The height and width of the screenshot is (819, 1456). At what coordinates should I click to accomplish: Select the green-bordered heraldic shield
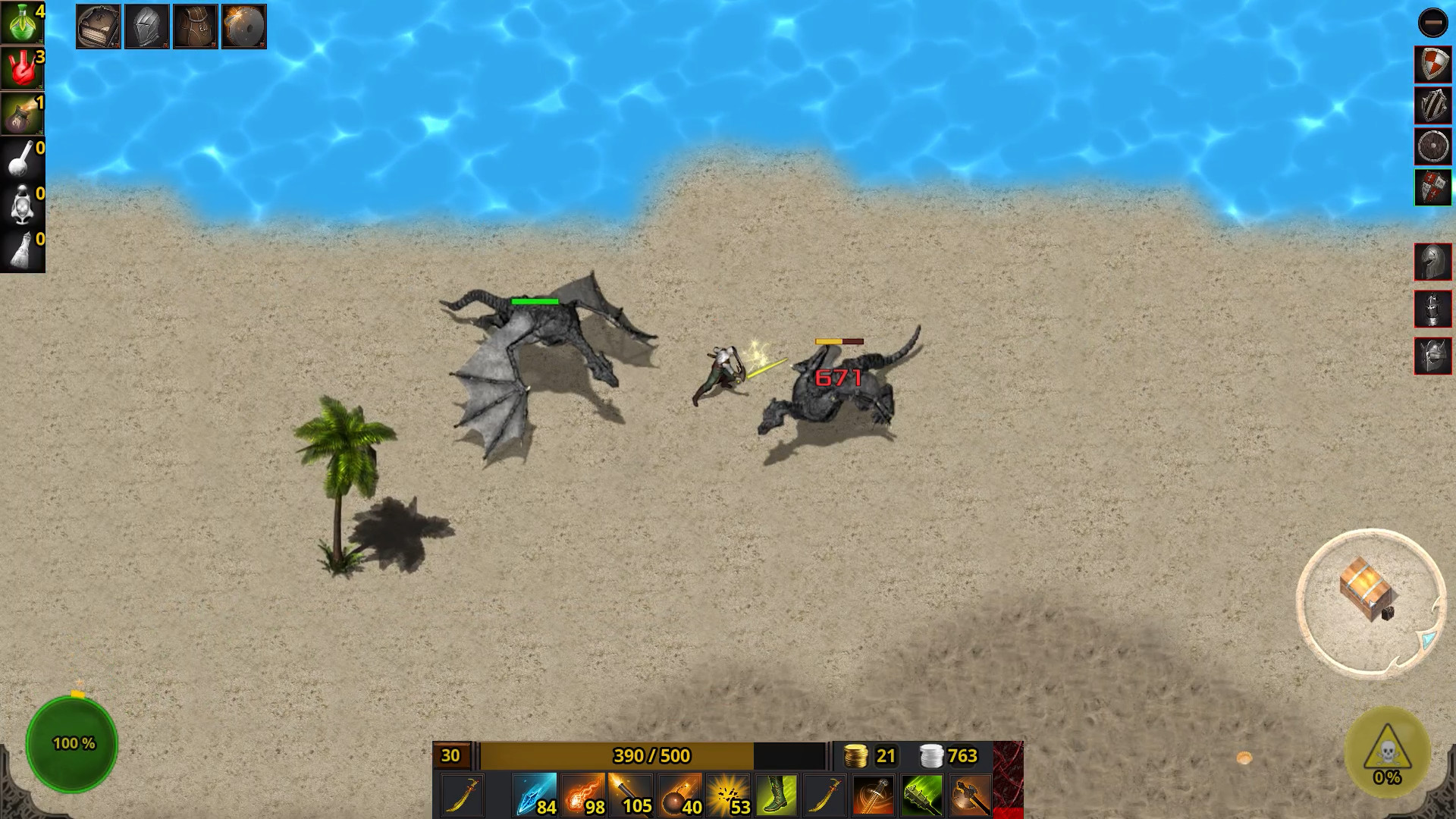(x=1432, y=187)
